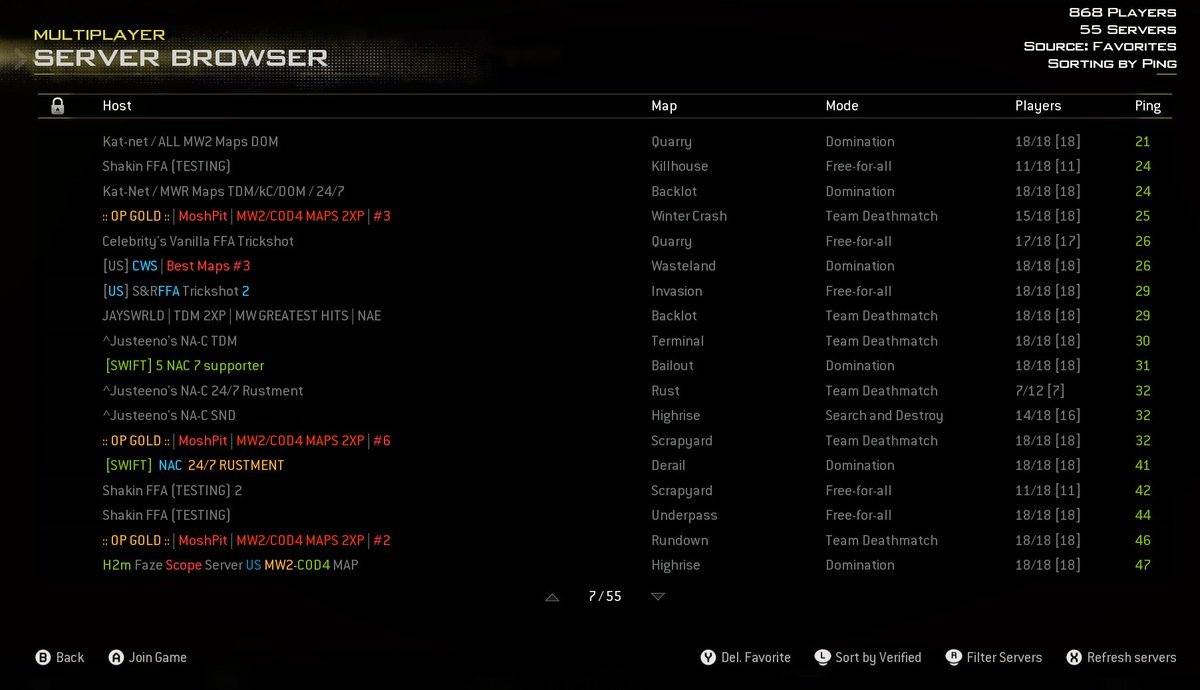Choose Celebrity's Vanilla FFA Trickshot server
The width and height of the screenshot is (1200, 690).
tap(198, 241)
